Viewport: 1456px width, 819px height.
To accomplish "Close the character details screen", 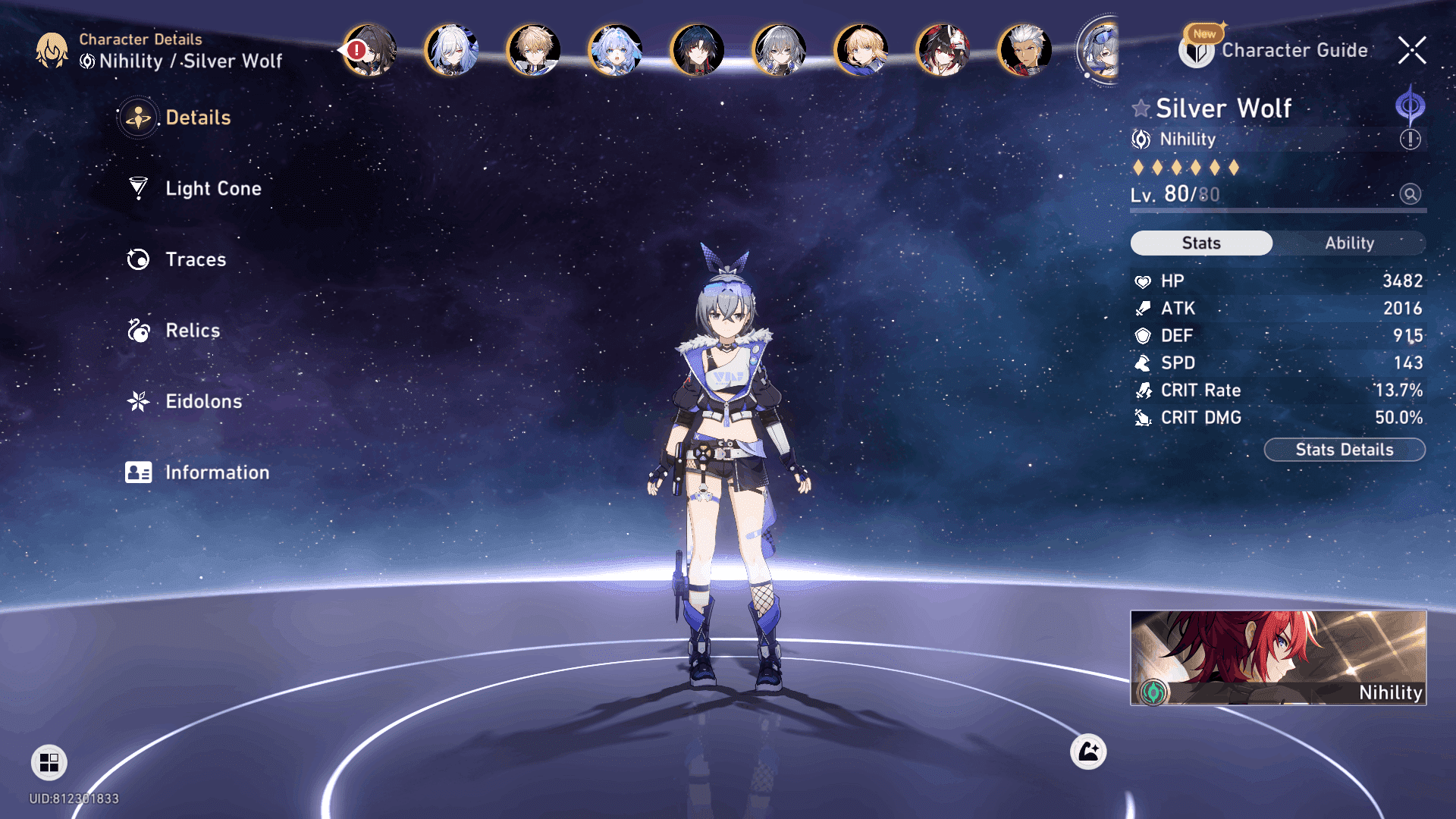I will (1412, 50).
